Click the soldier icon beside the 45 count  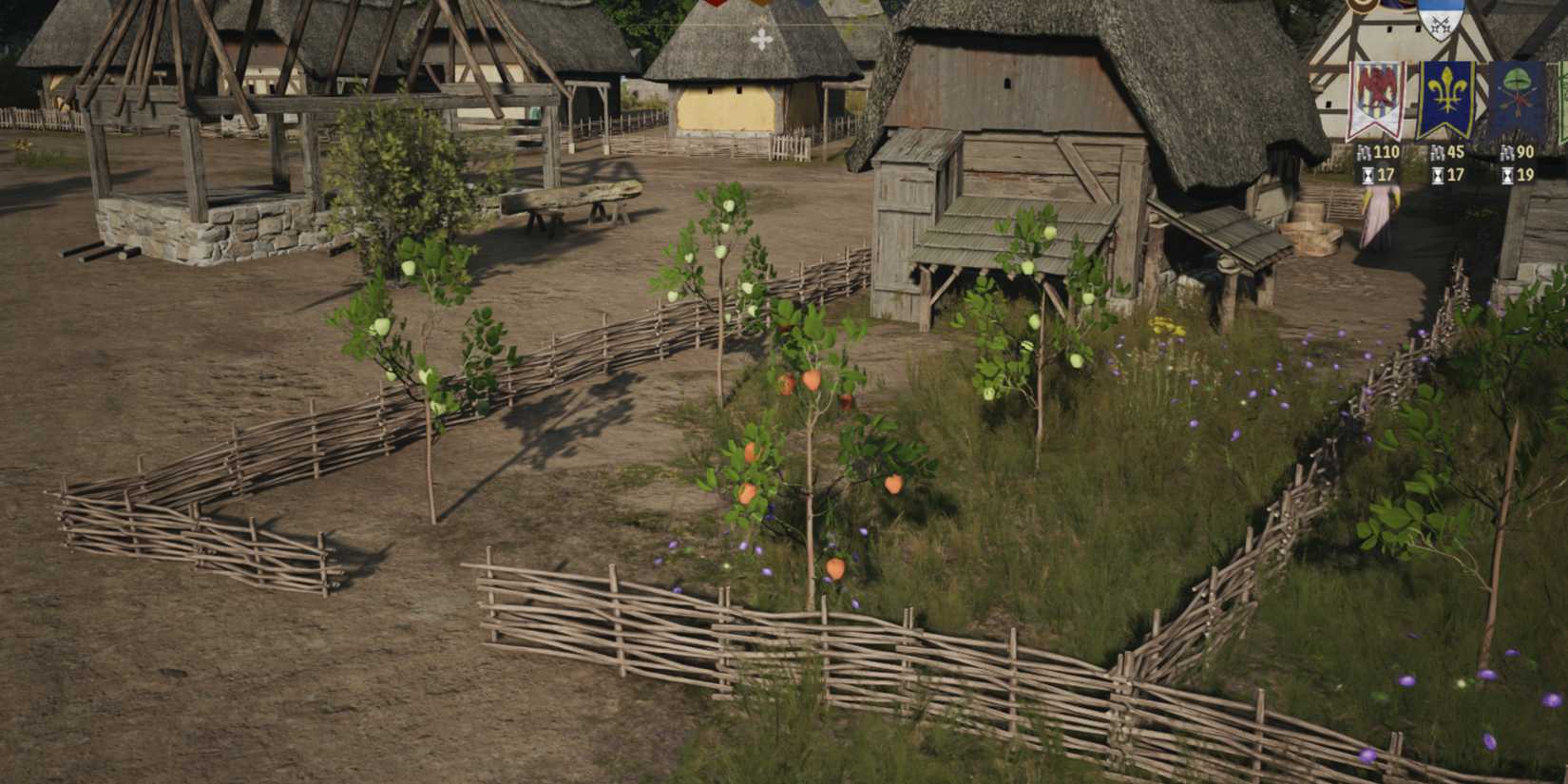click(1437, 152)
